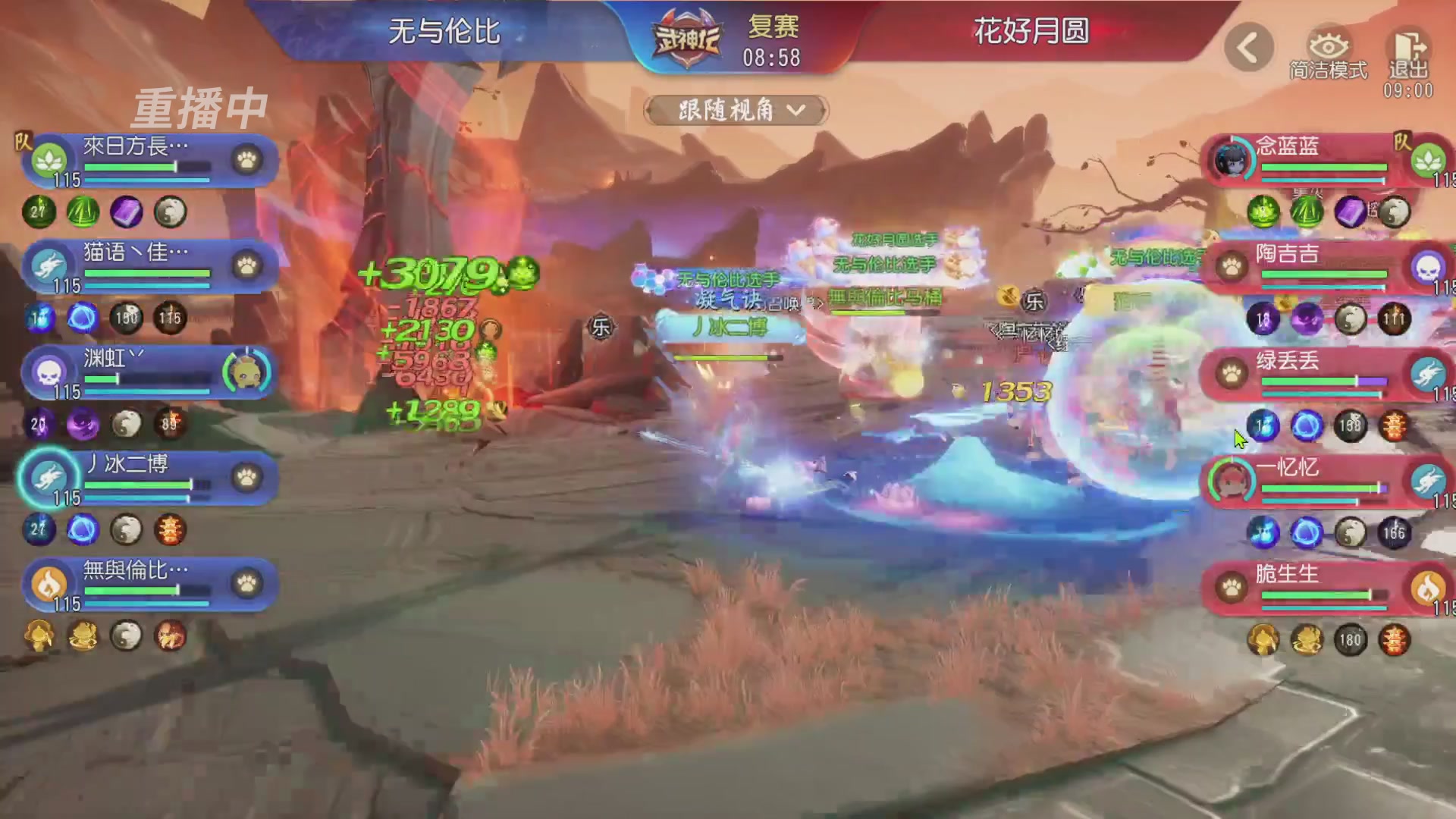Image resolution: width=1456 pixels, height=819 pixels.
Task: Select 來日方長's green lotus class icon
Action: coord(49,159)
